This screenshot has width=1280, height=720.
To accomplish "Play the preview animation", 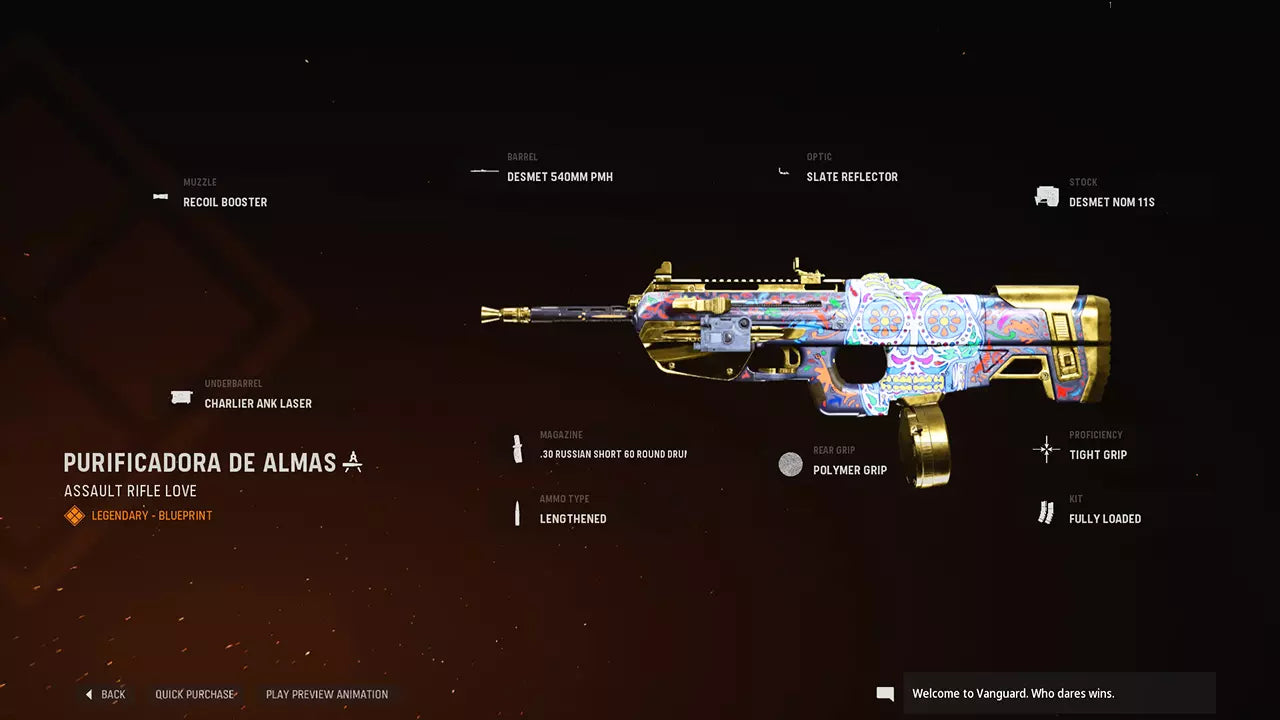I will click(x=326, y=694).
